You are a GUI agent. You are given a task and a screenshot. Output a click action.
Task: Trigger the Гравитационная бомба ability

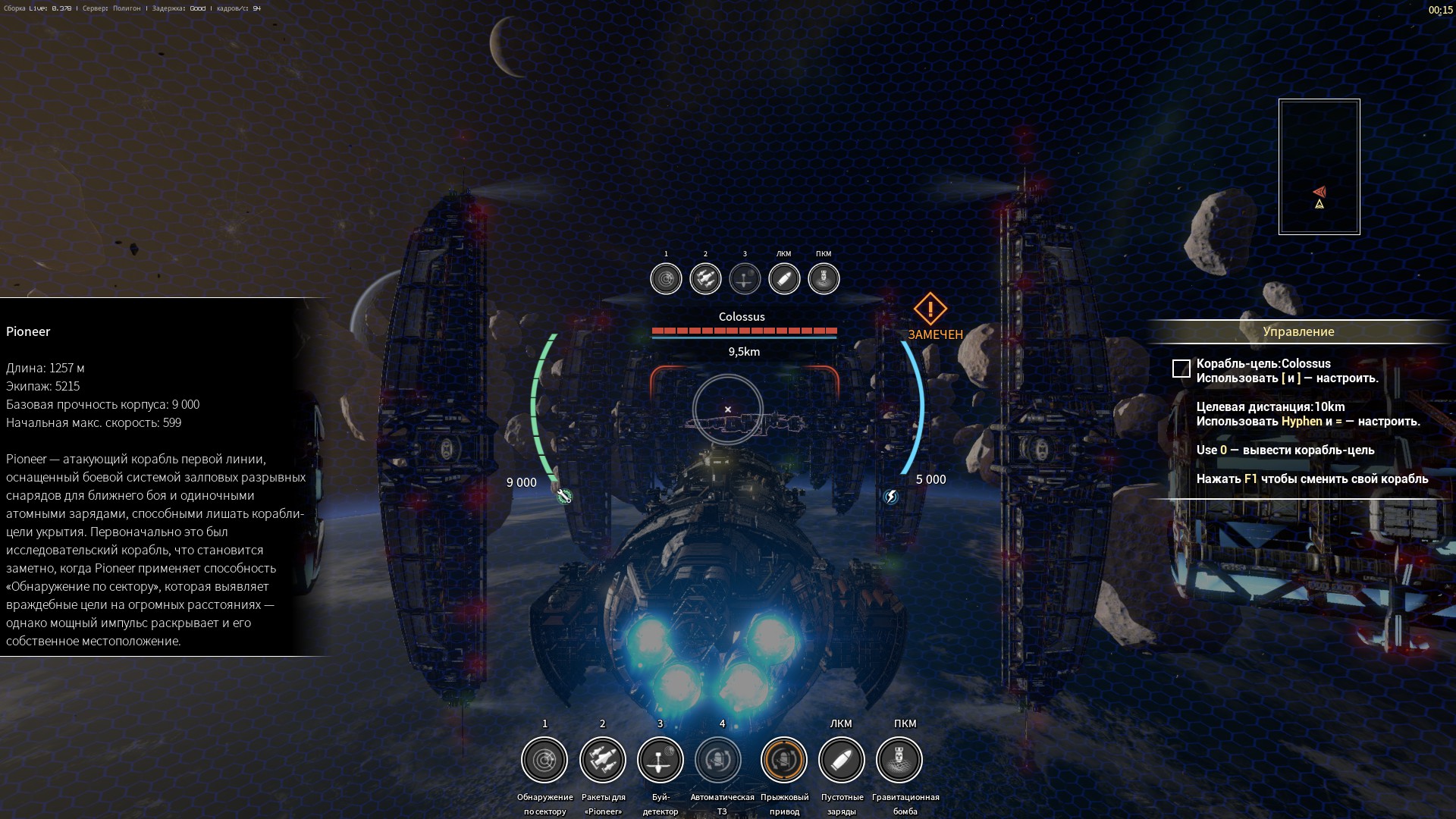click(899, 760)
